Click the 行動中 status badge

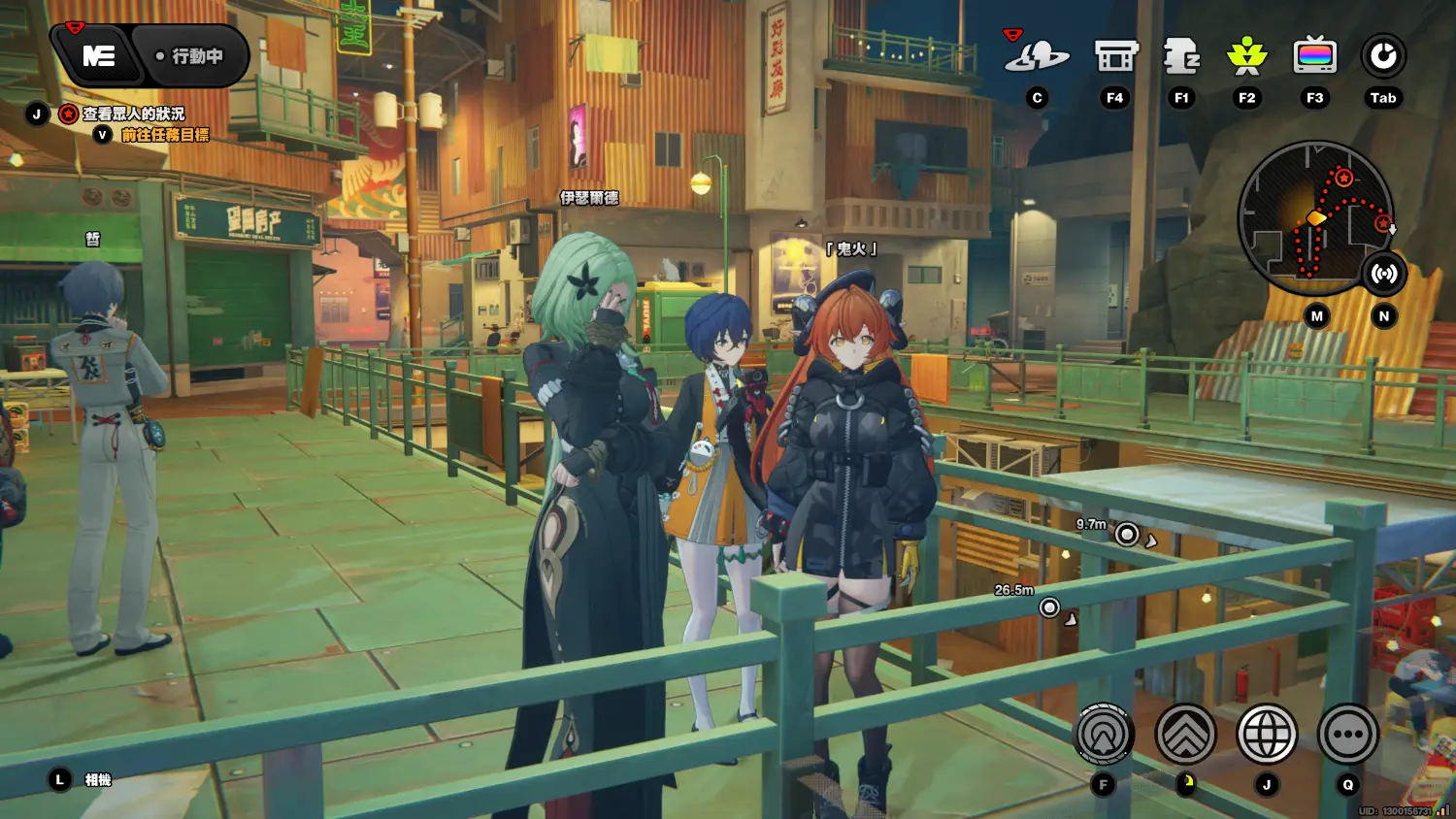click(190, 56)
